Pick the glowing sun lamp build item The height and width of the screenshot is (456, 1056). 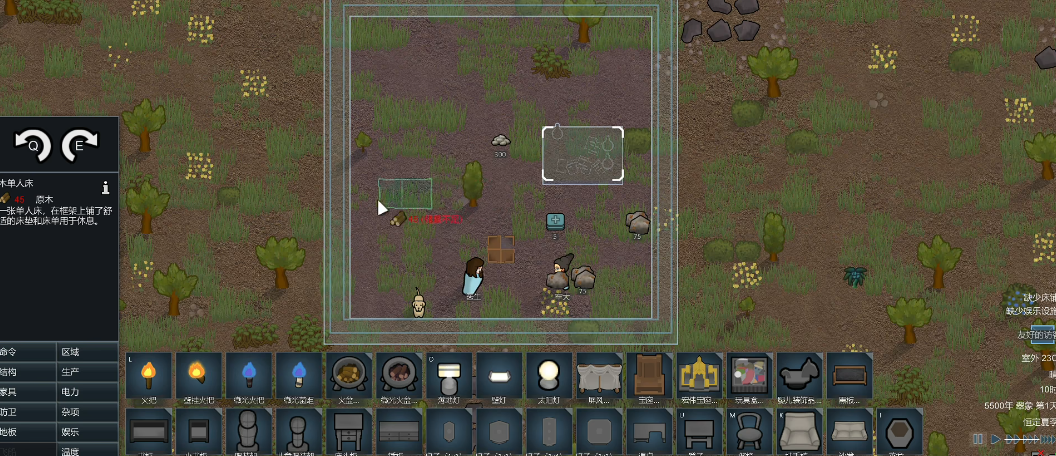548,376
